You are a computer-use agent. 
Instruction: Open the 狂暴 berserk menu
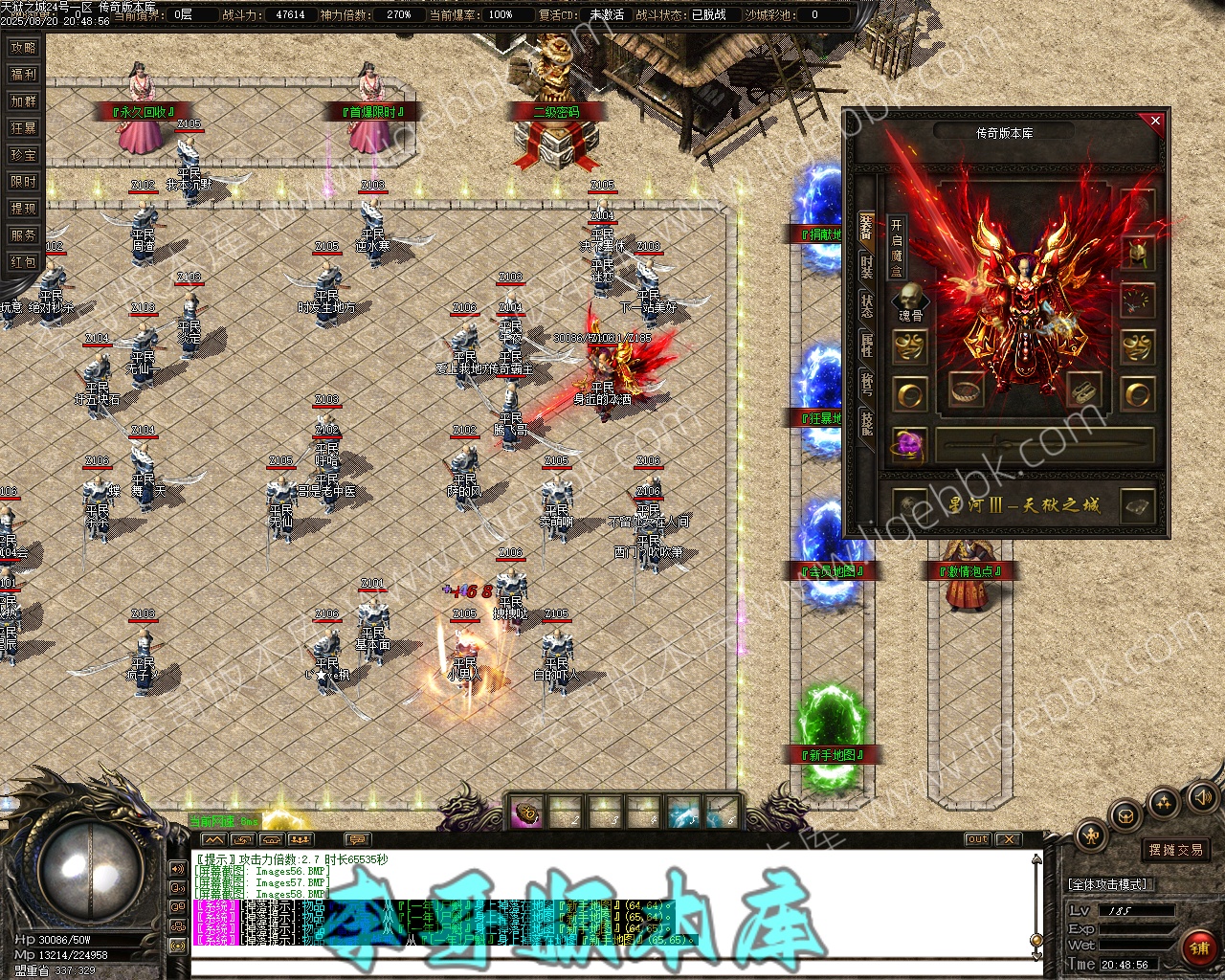(x=23, y=128)
